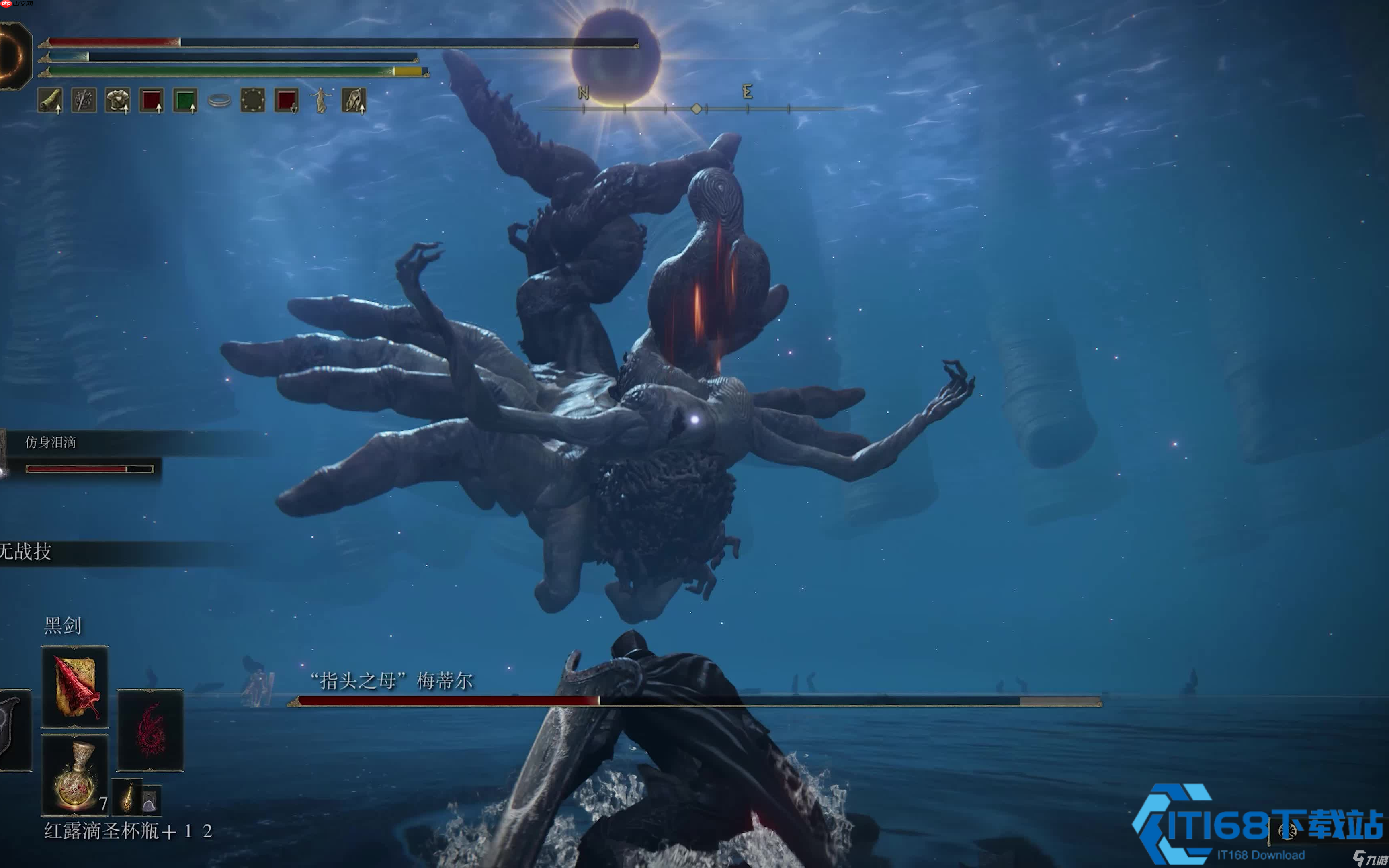Choose the golden flask pouch item
Viewport: 1389px width, 868px height.
tap(127, 797)
